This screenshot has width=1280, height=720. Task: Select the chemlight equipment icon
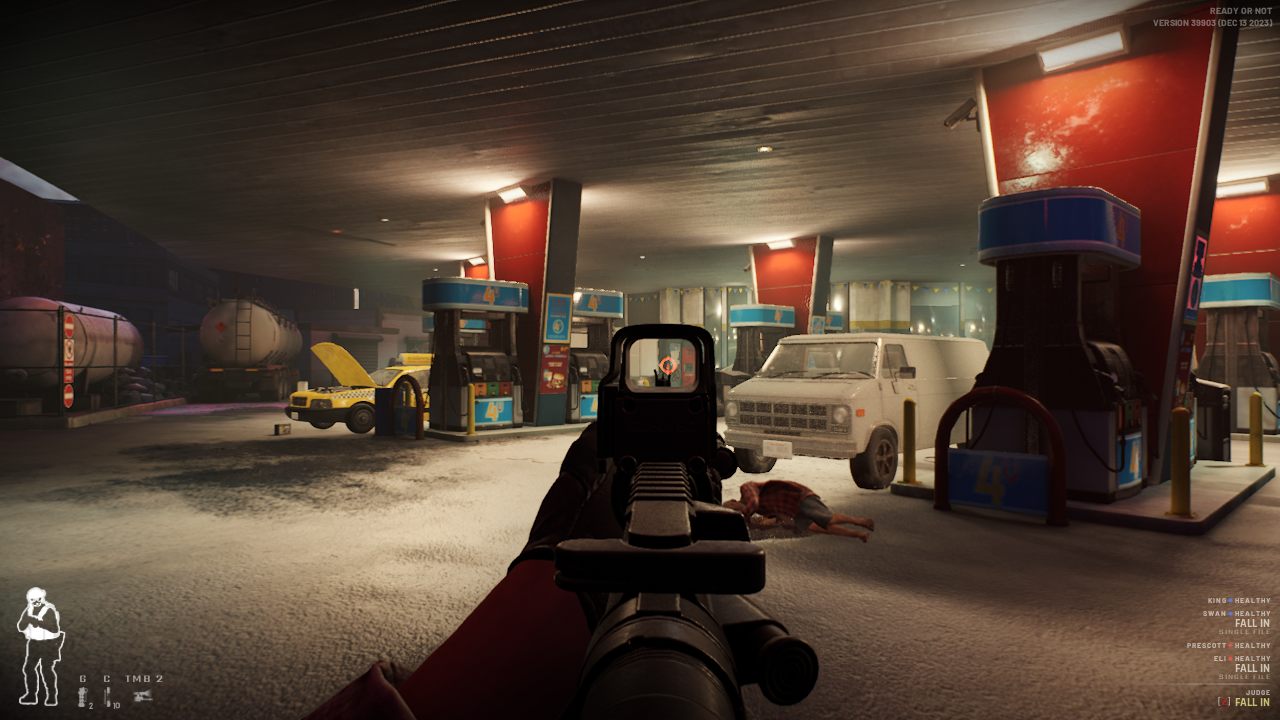[x=107, y=695]
